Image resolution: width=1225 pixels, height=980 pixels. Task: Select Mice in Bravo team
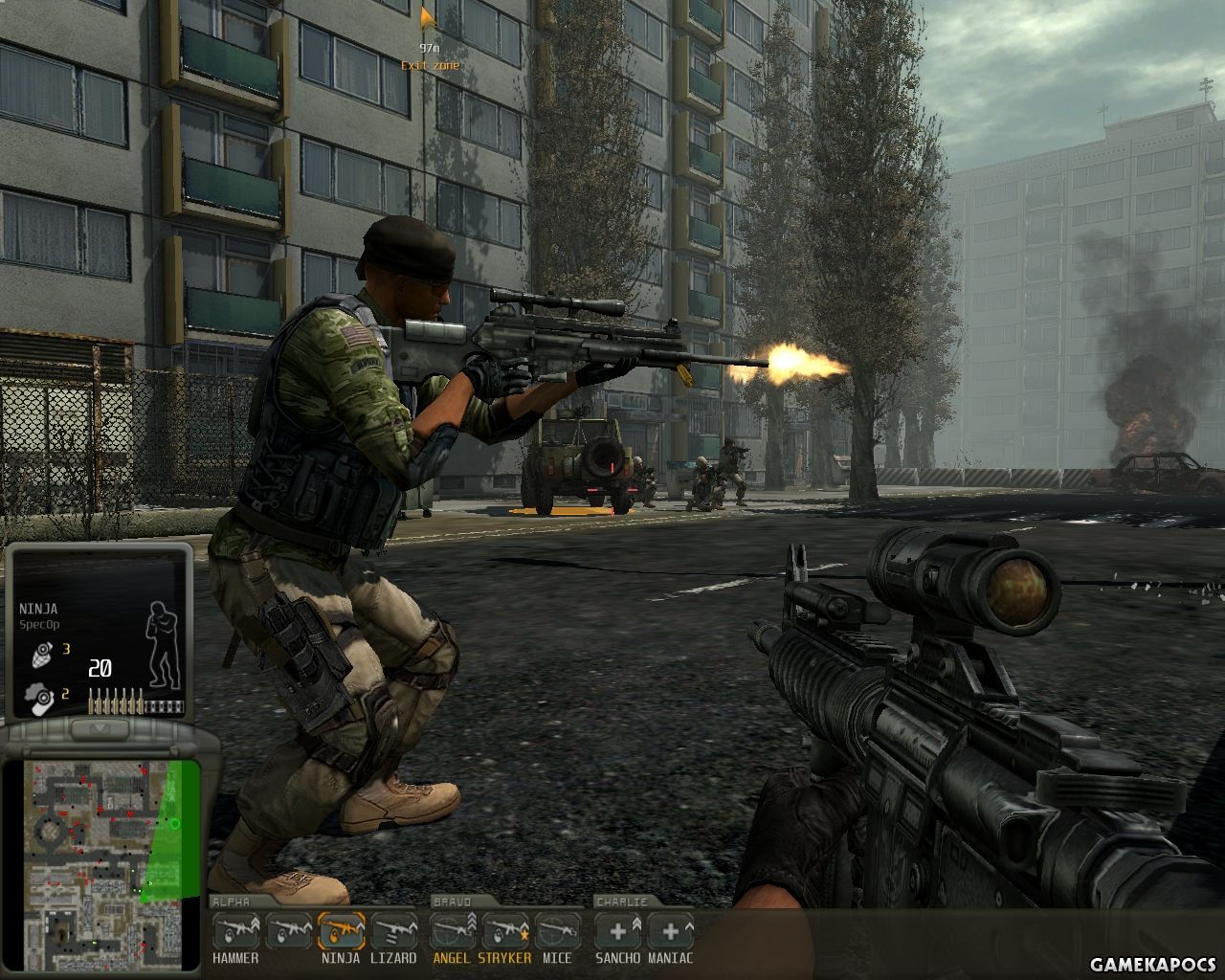point(558,931)
